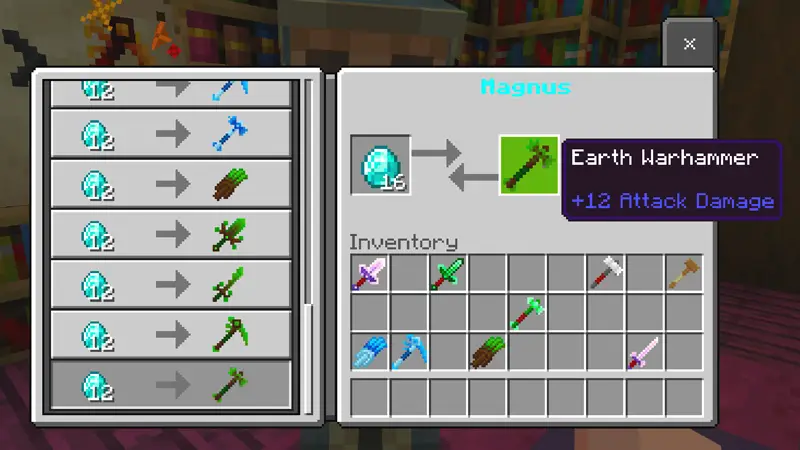Select the emerald green sword in inventory
The width and height of the screenshot is (800, 450).
pyautogui.click(x=447, y=274)
